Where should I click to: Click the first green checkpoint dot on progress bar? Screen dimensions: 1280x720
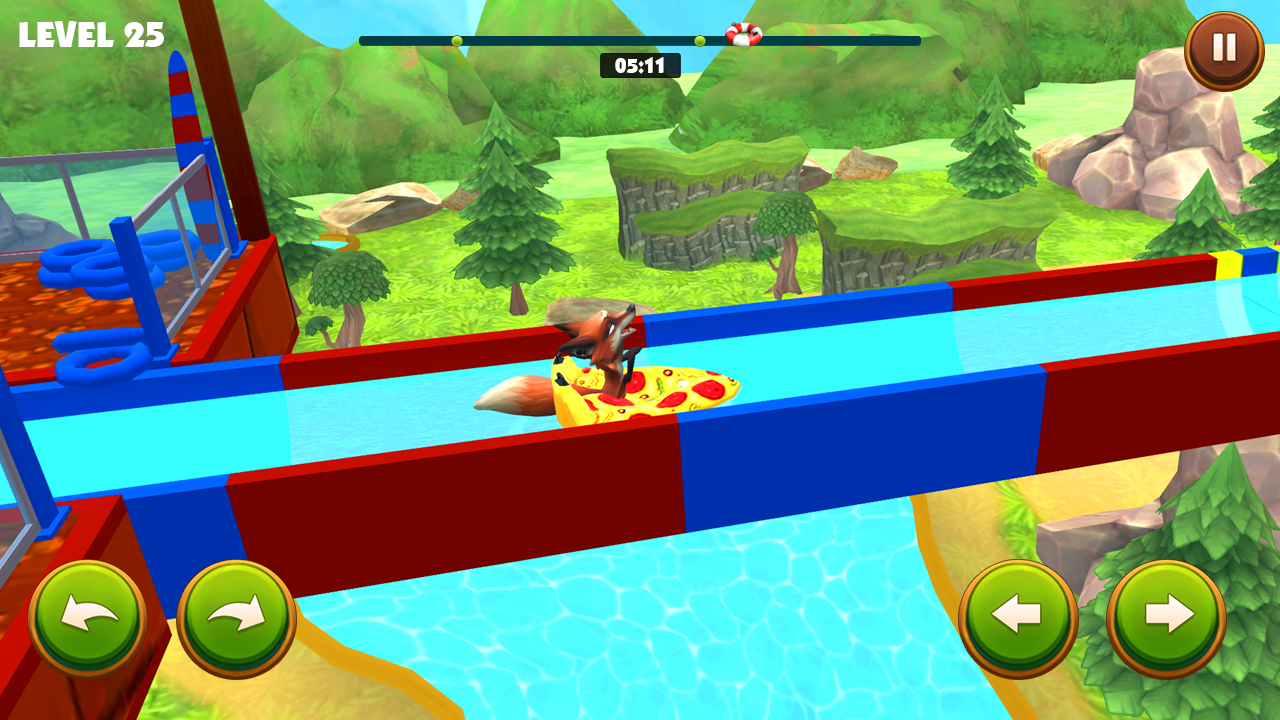tap(456, 41)
